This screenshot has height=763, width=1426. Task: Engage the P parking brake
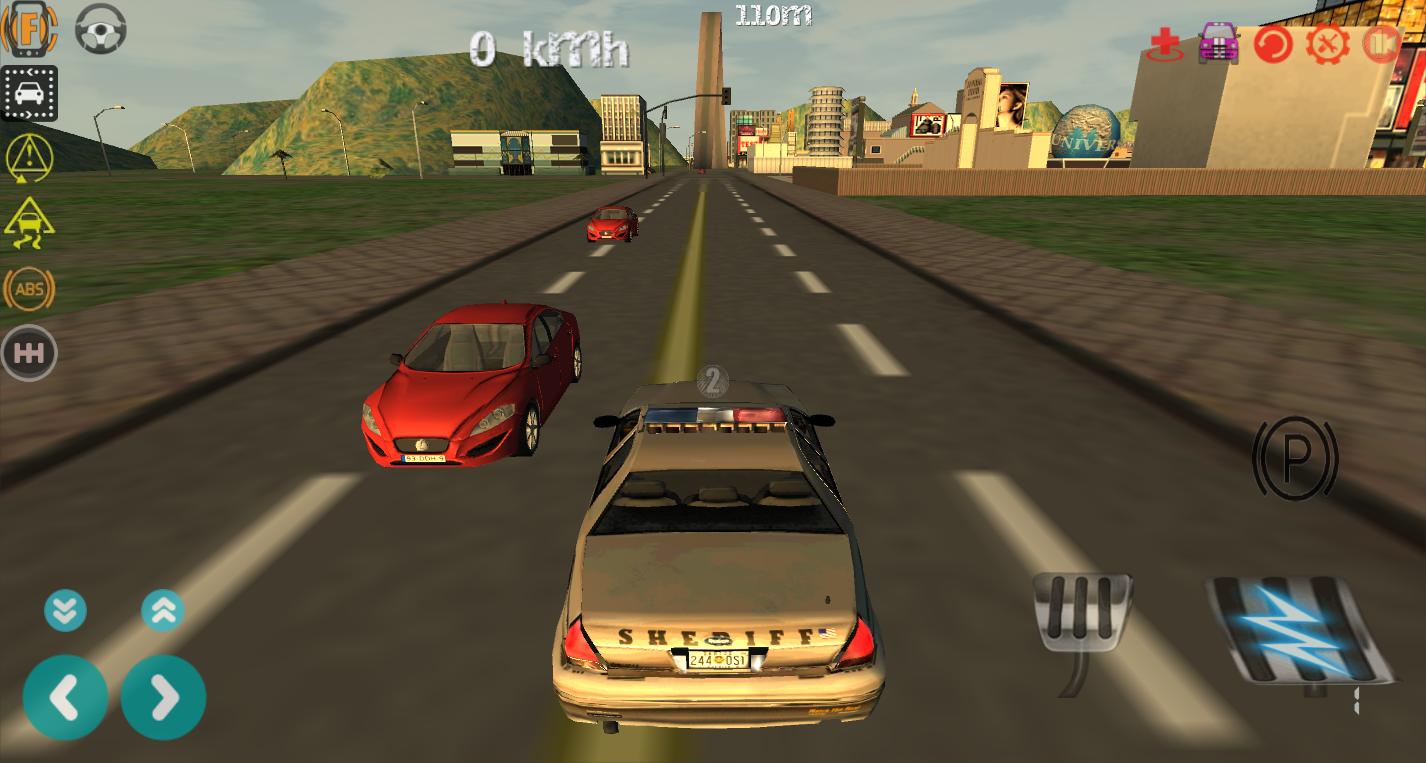point(1295,459)
